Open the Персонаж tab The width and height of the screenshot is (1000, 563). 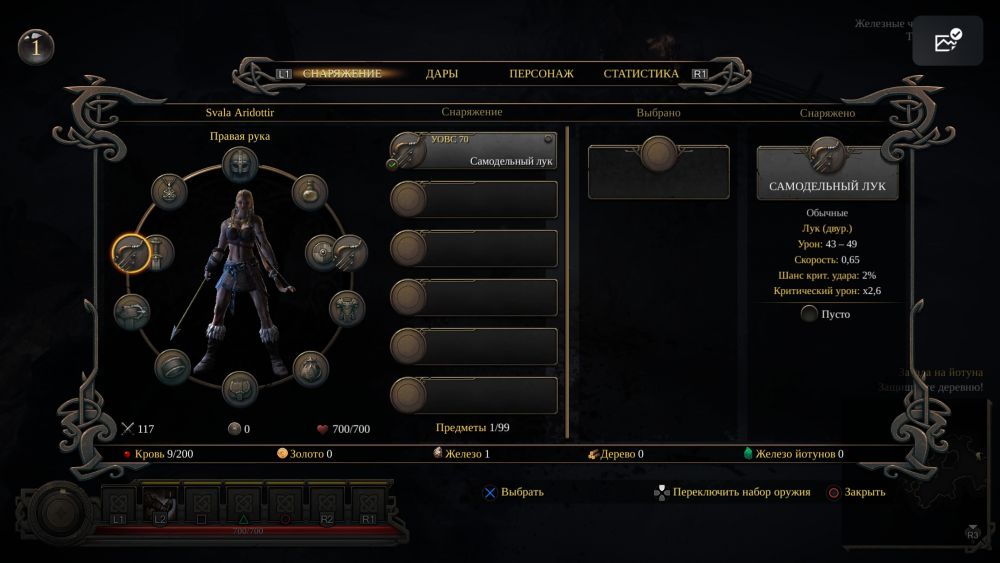point(540,74)
